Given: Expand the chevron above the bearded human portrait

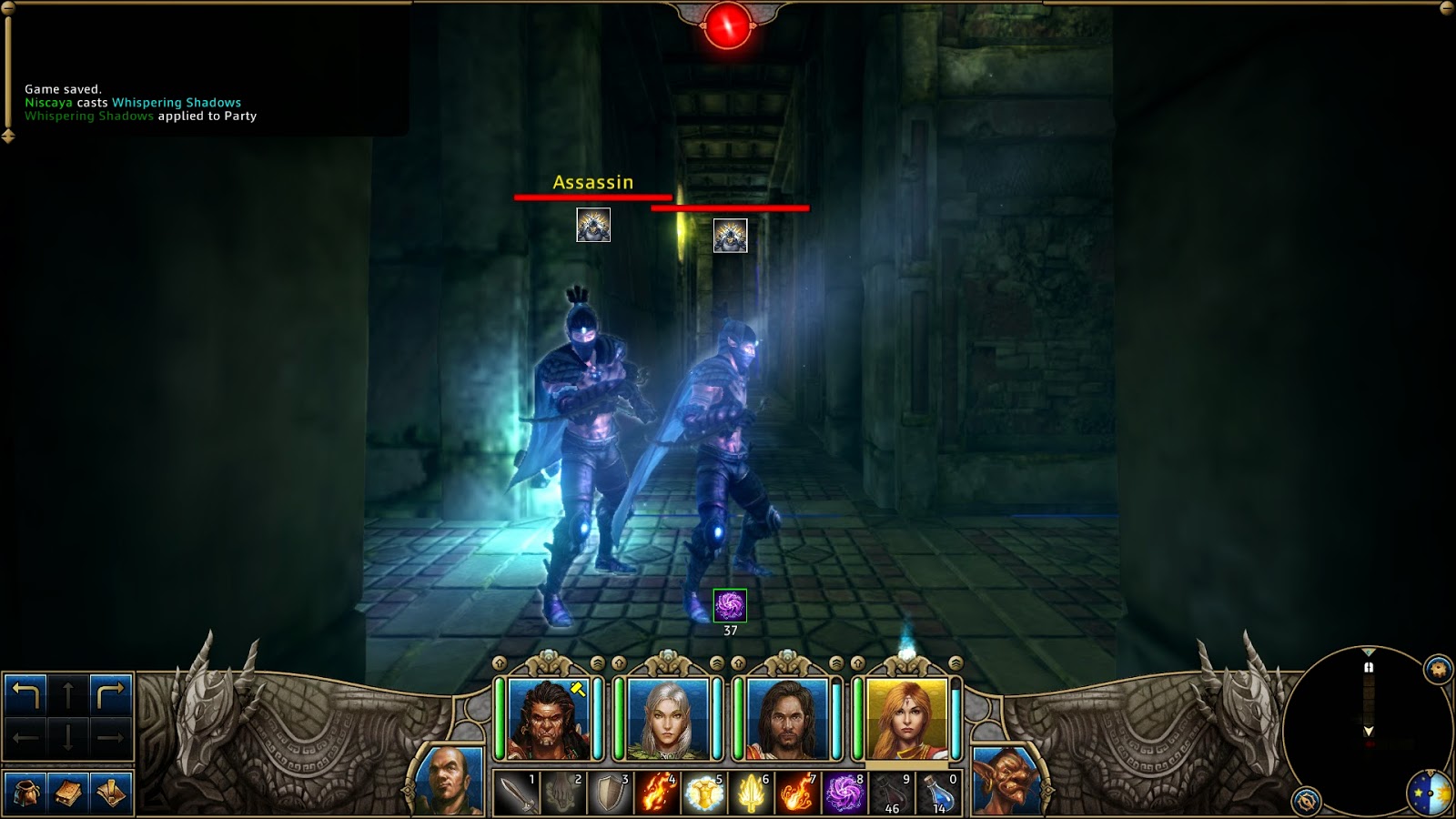Looking at the screenshot, I should coord(835,663).
